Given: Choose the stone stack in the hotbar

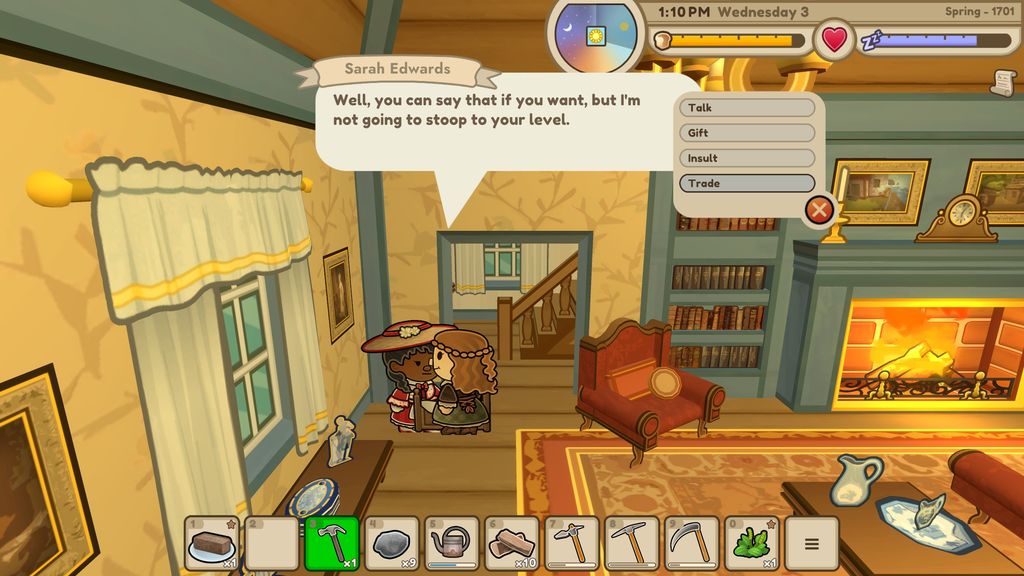Looking at the screenshot, I should click(392, 544).
